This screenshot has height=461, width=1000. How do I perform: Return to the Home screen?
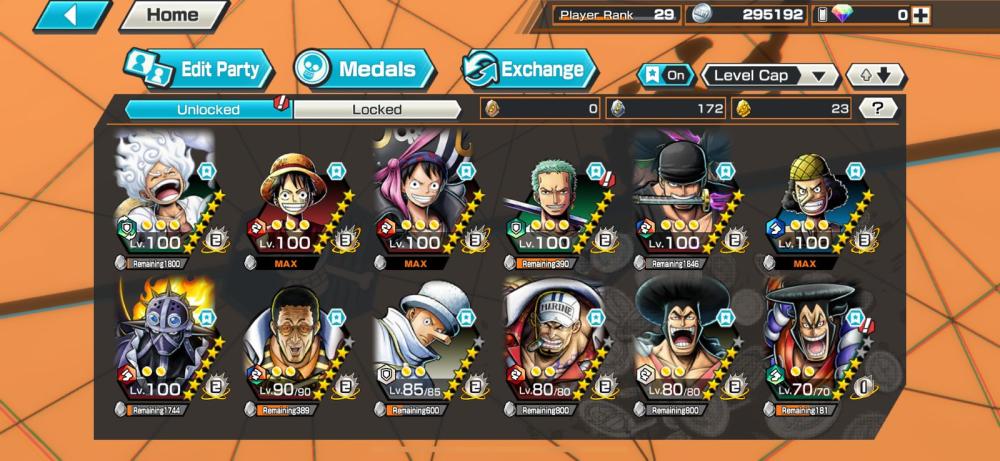[x=171, y=16]
